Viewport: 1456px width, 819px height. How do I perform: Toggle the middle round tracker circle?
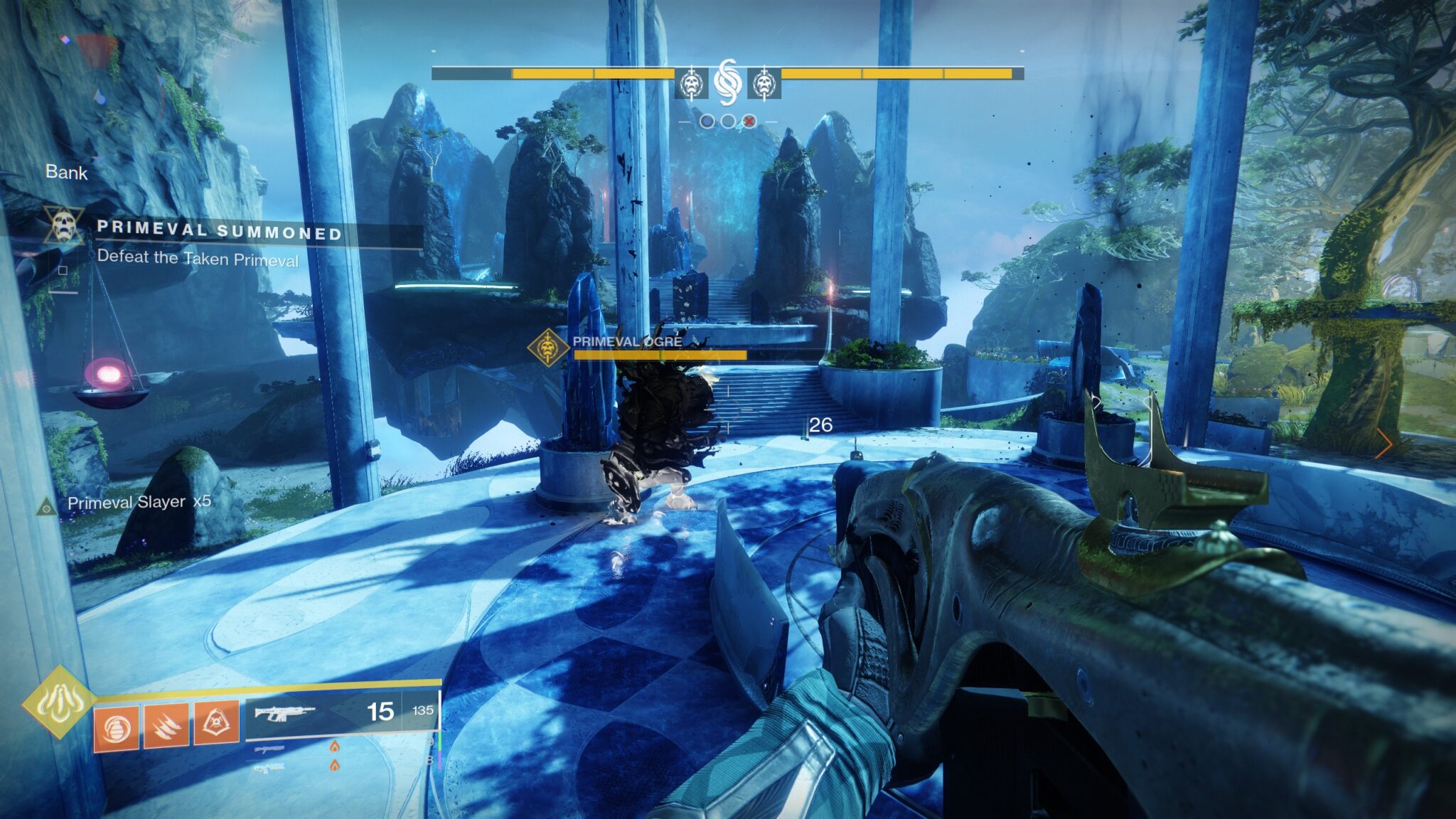pyautogui.click(x=729, y=122)
